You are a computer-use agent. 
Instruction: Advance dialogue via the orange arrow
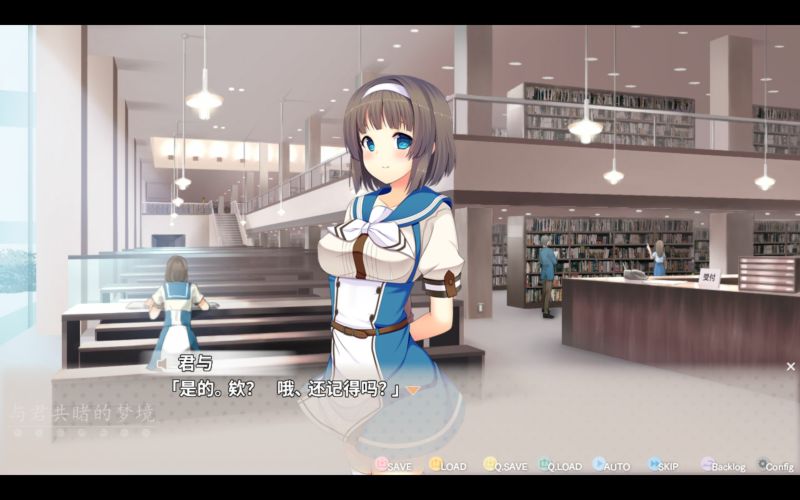412,390
